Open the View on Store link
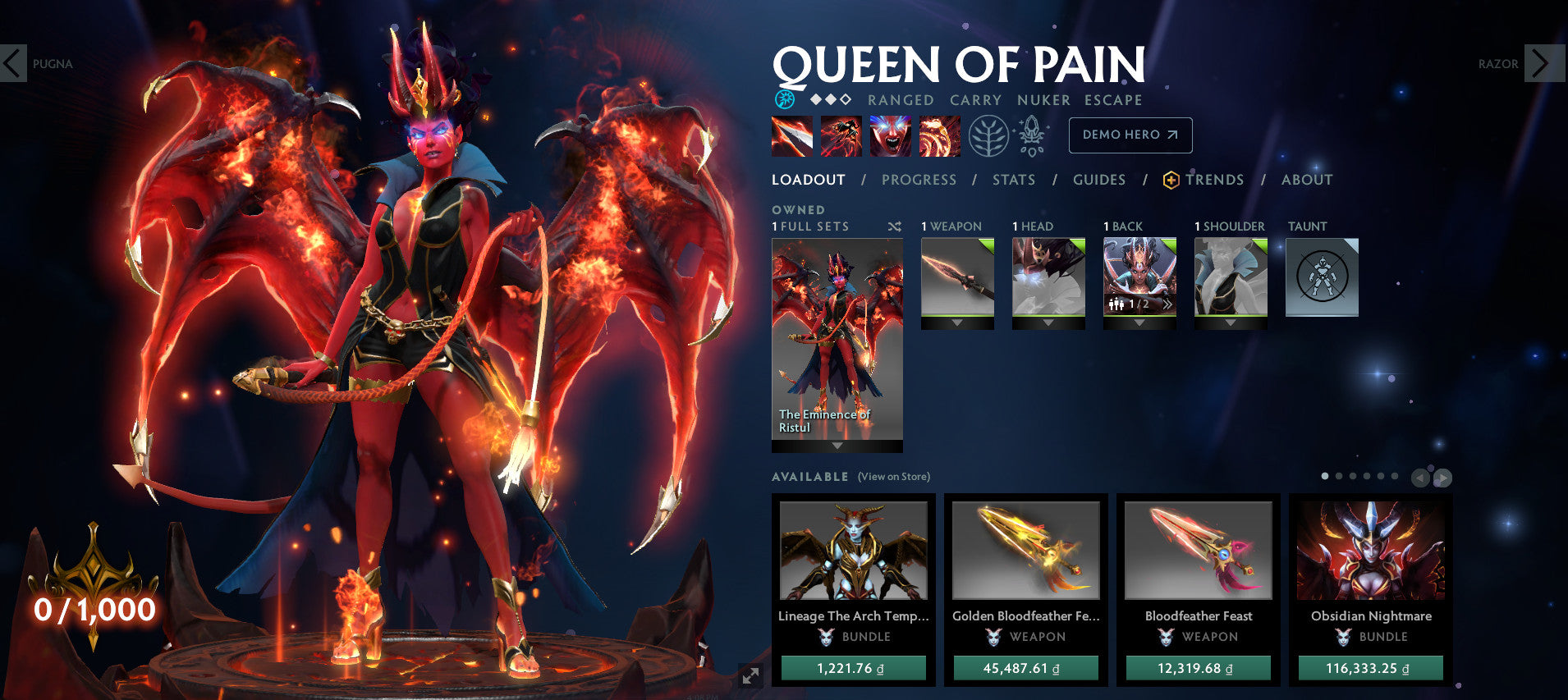This screenshot has height=700, width=1568. pyautogui.click(x=893, y=476)
